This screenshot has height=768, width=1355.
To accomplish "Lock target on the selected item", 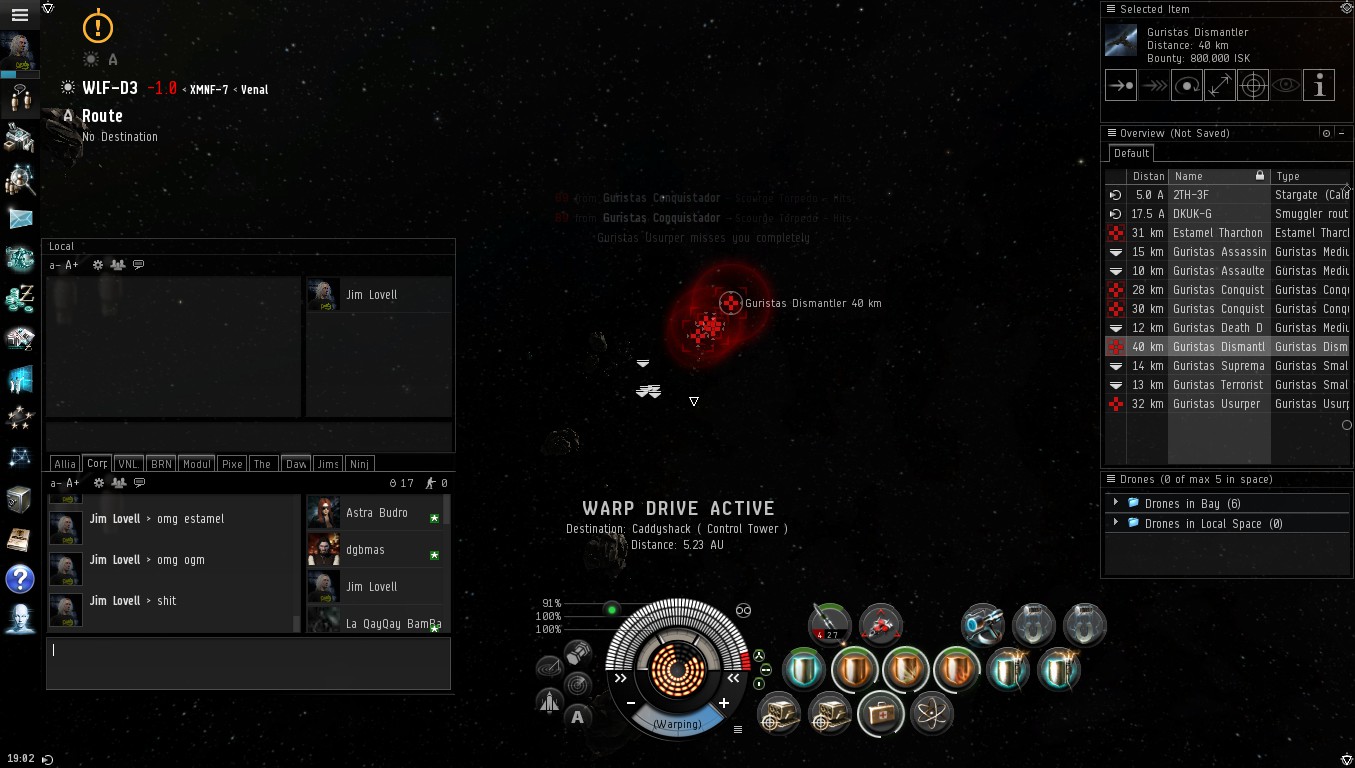I will 1253,86.
